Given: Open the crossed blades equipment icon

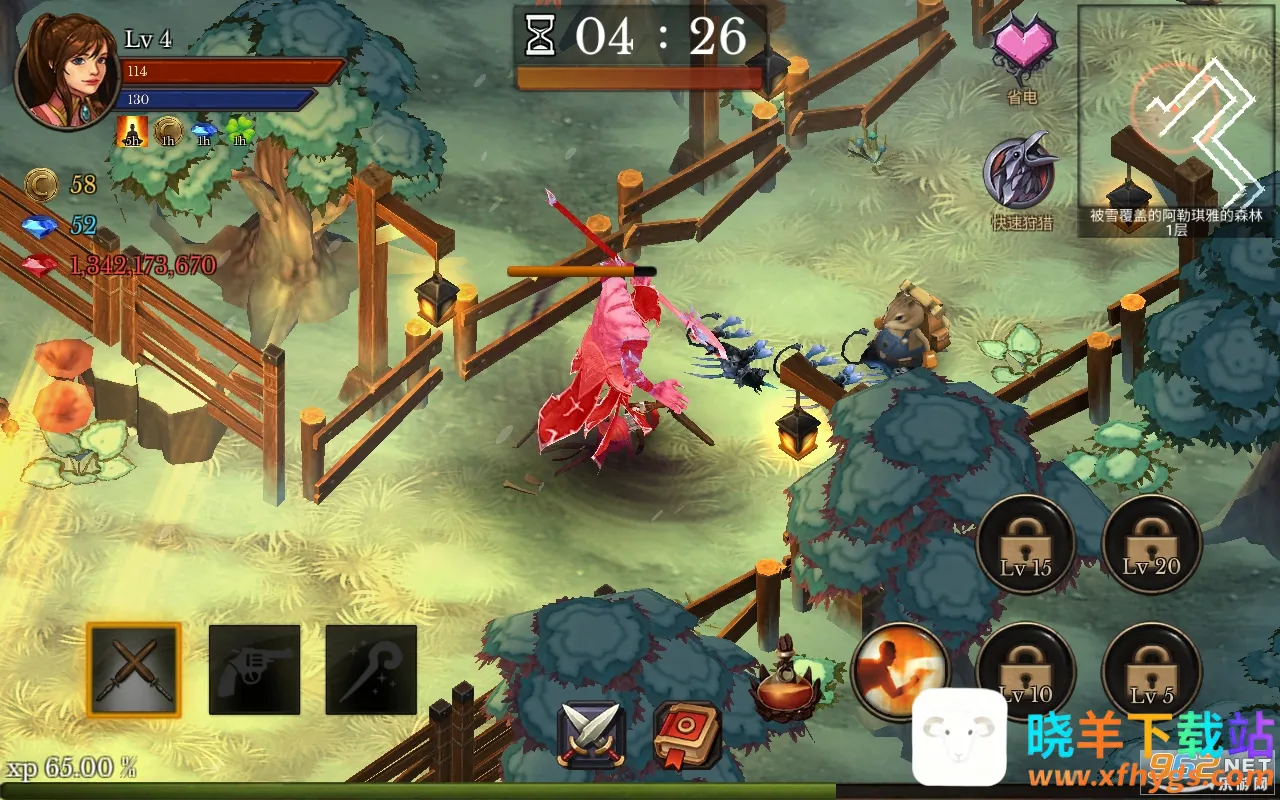Looking at the screenshot, I should click(x=591, y=735).
